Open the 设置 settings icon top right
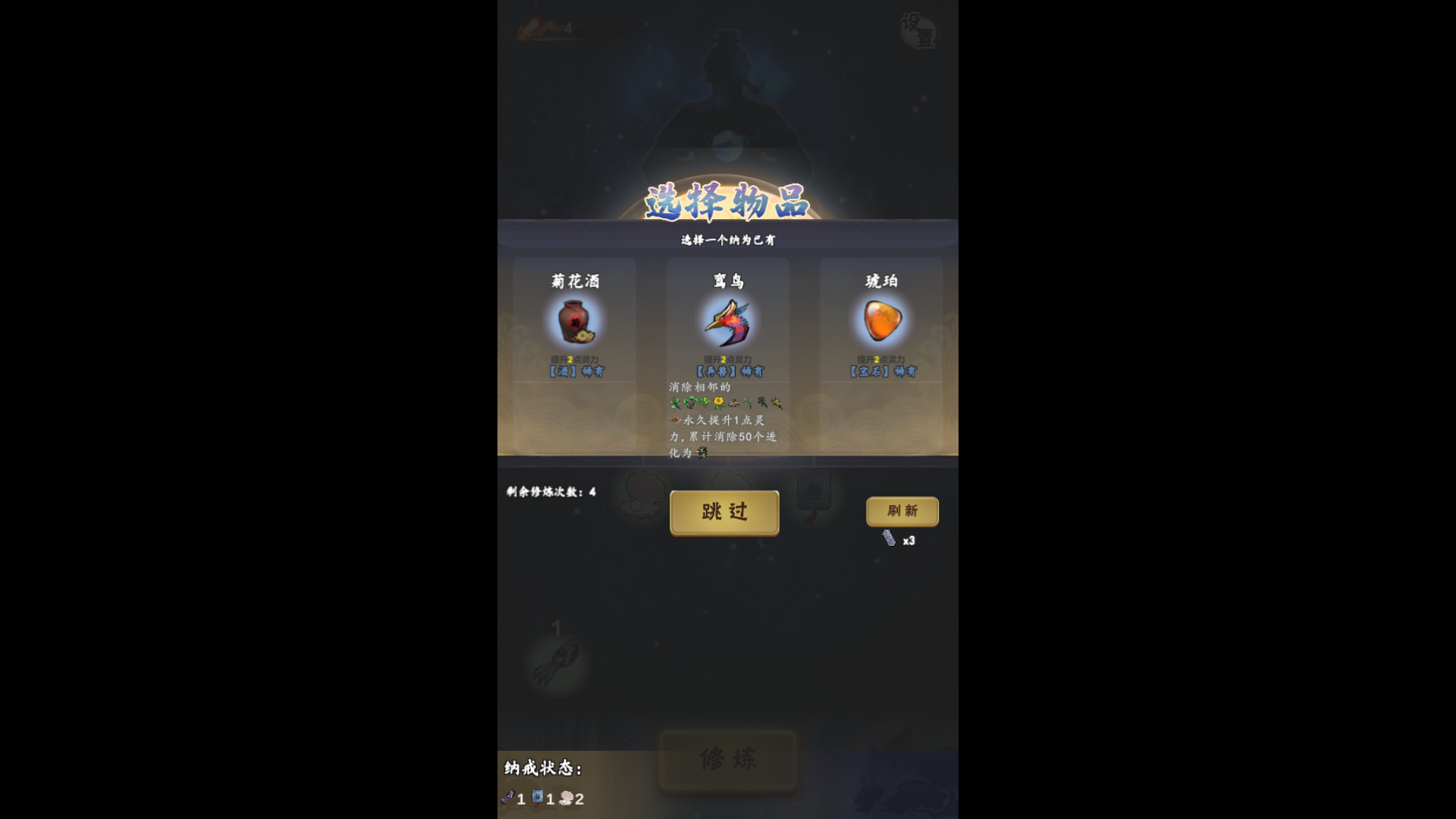The image size is (1456, 819). coord(918,31)
